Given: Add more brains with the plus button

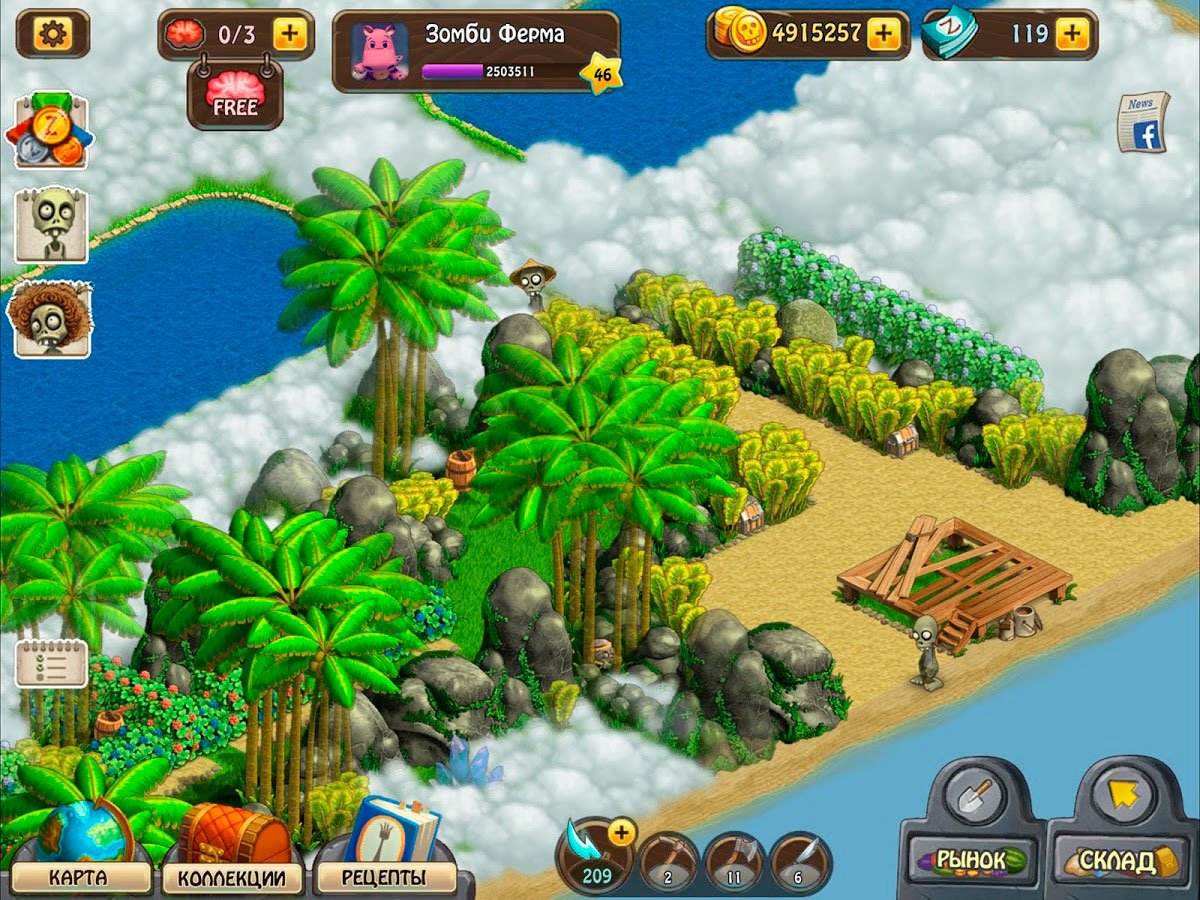Looking at the screenshot, I should click(x=289, y=34).
